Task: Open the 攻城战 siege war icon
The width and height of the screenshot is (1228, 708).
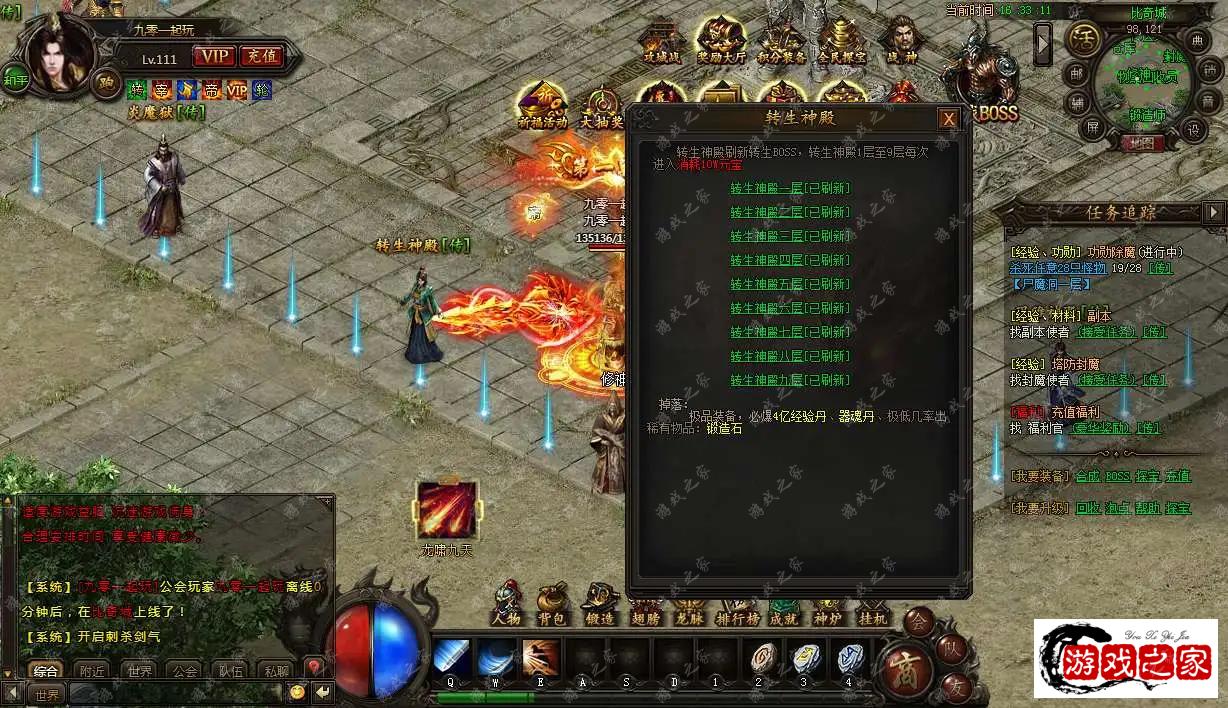Action: 662,42
